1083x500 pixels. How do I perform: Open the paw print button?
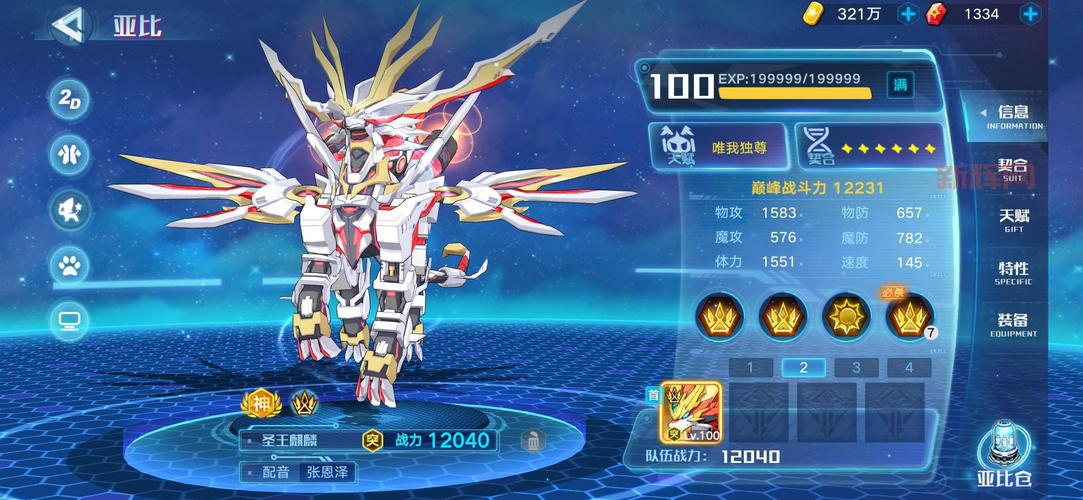point(71,265)
